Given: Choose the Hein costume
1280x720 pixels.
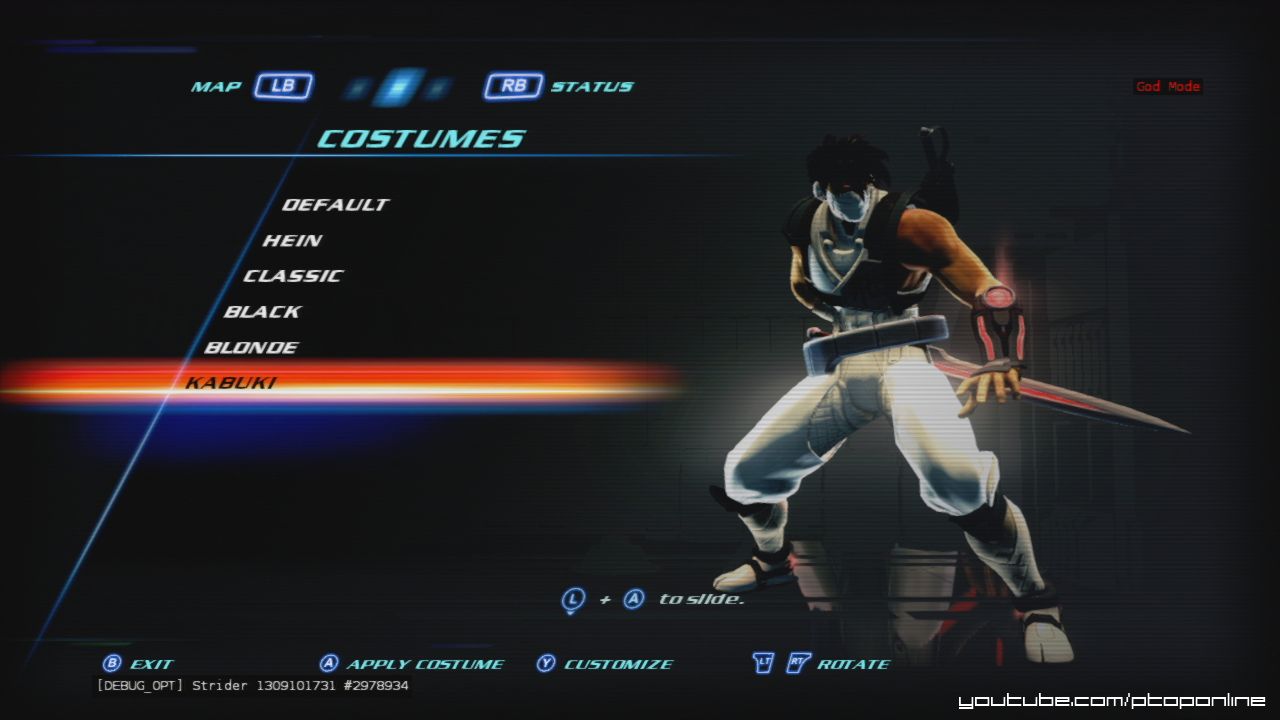Looking at the screenshot, I should click(x=292, y=241).
